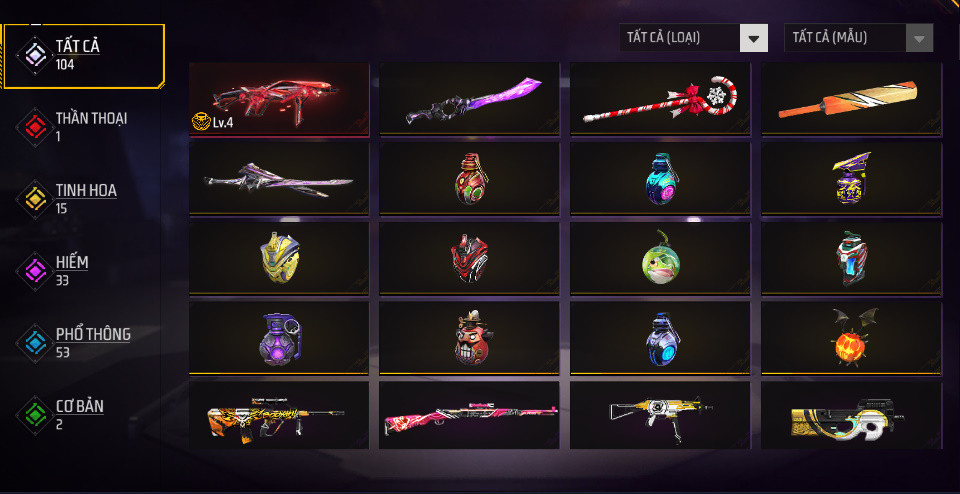Choose the yellow and white P90 skin
Screen dimensions: 960x494
852,416
